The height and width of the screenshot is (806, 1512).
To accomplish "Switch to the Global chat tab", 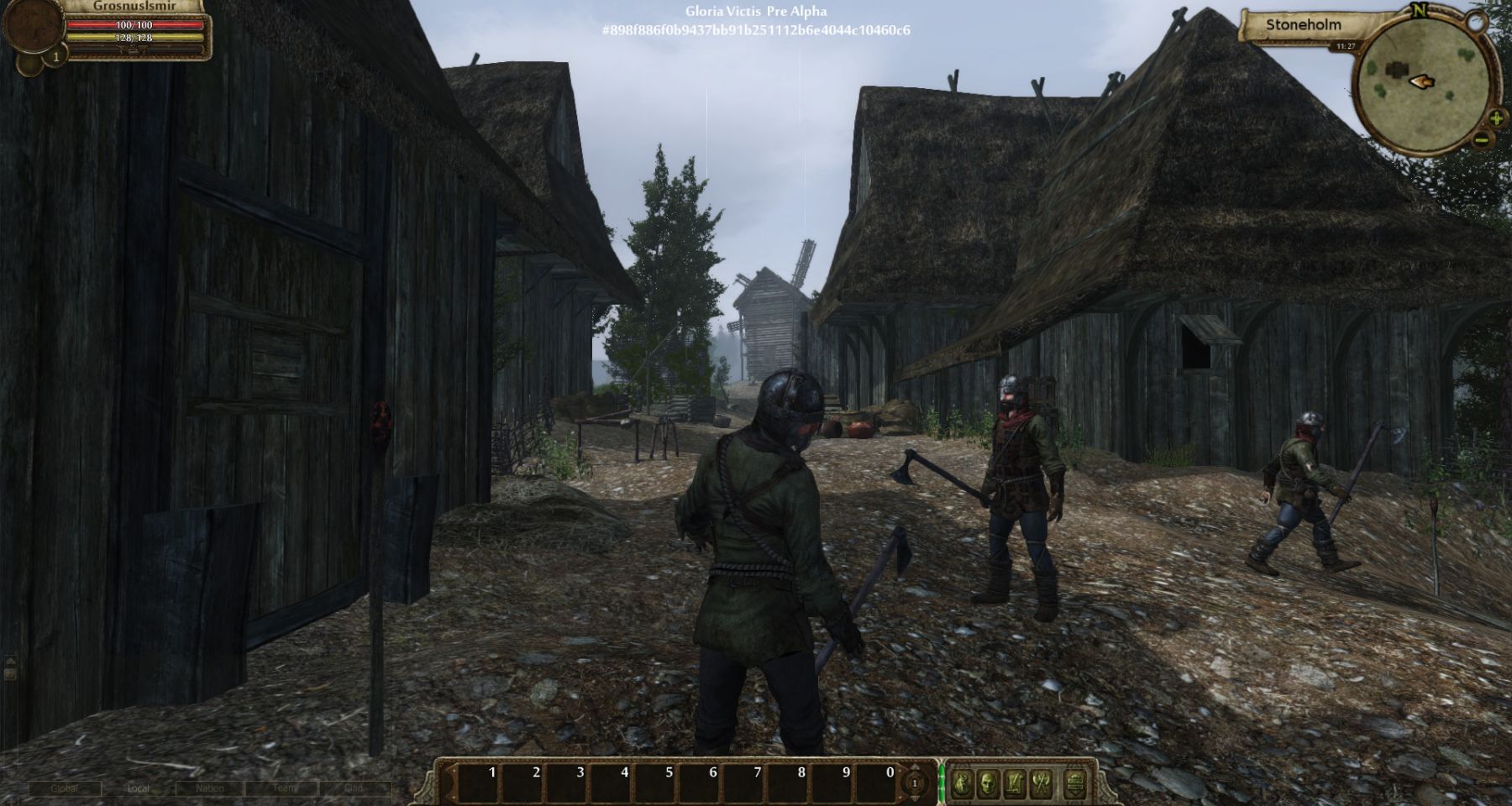I will pyautogui.click(x=65, y=788).
